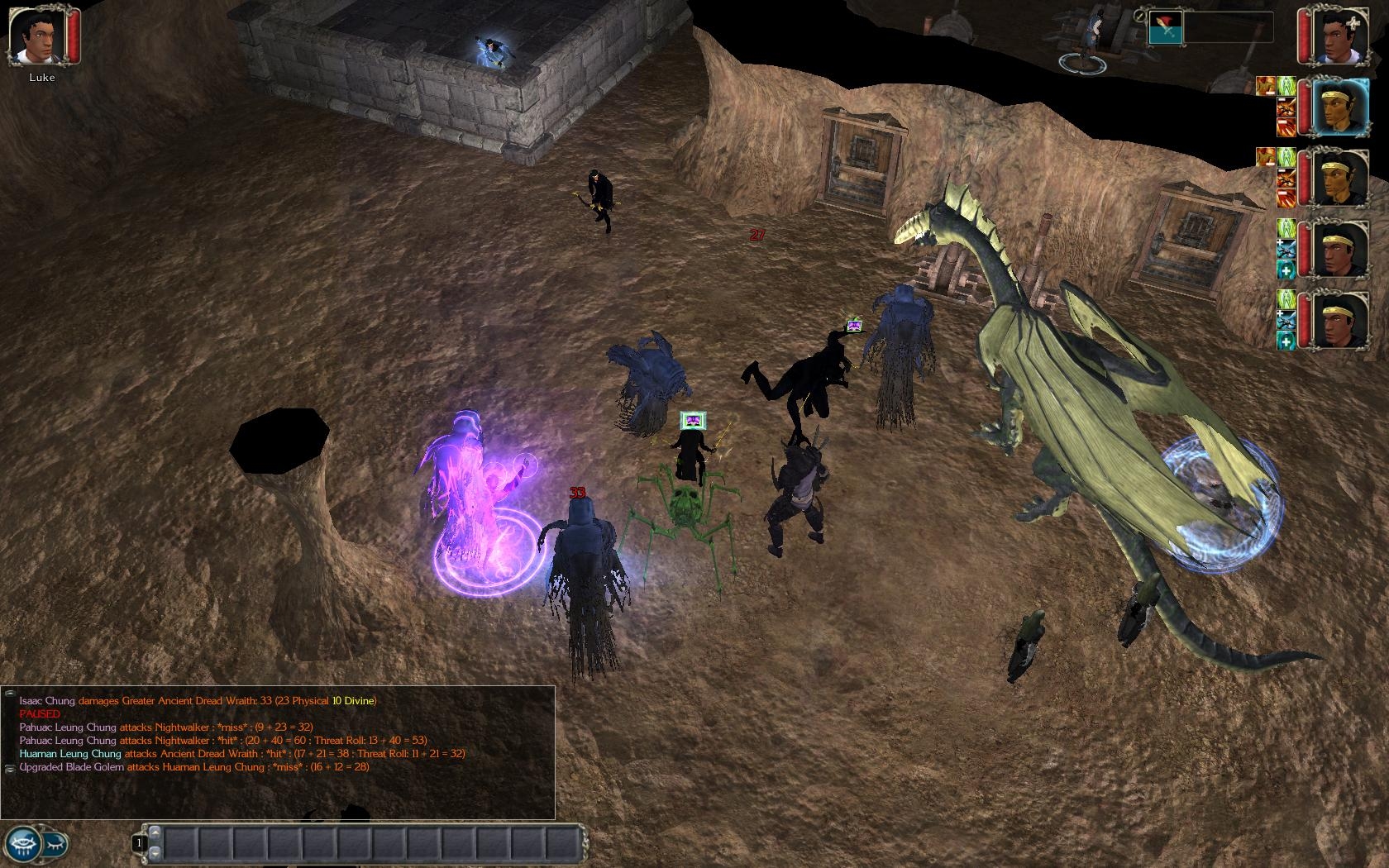
Task: Go to the previous hotbar page with the up arrow
Action: [x=155, y=832]
